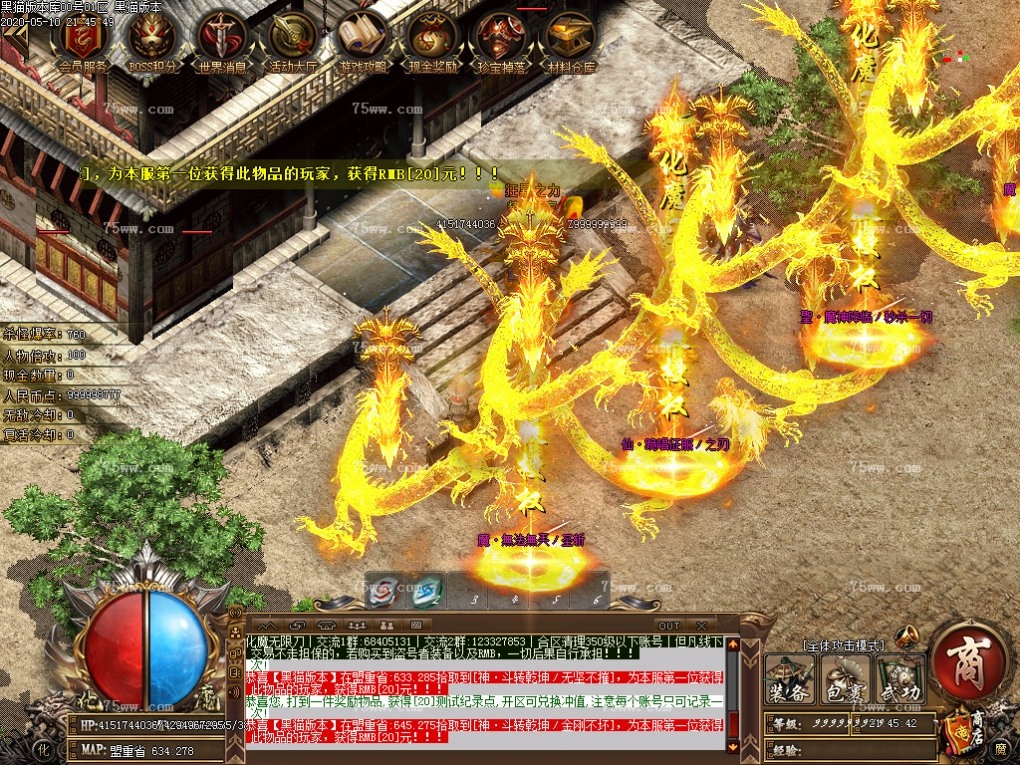Screen dimensions: 1020x765
Task: Open the round red 商 shop button
Action: click(965, 663)
